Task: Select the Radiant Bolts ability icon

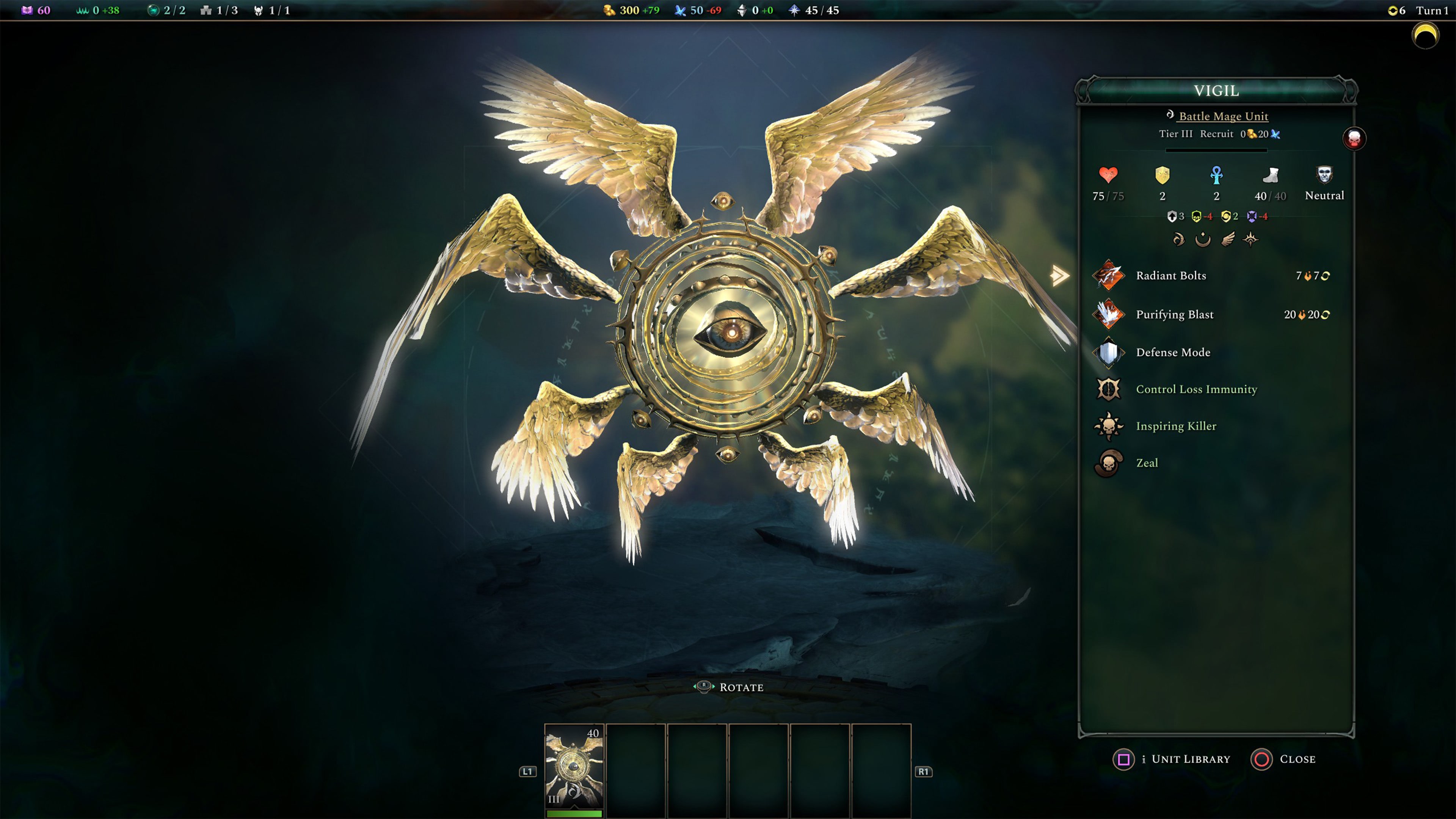Action: (x=1109, y=276)
